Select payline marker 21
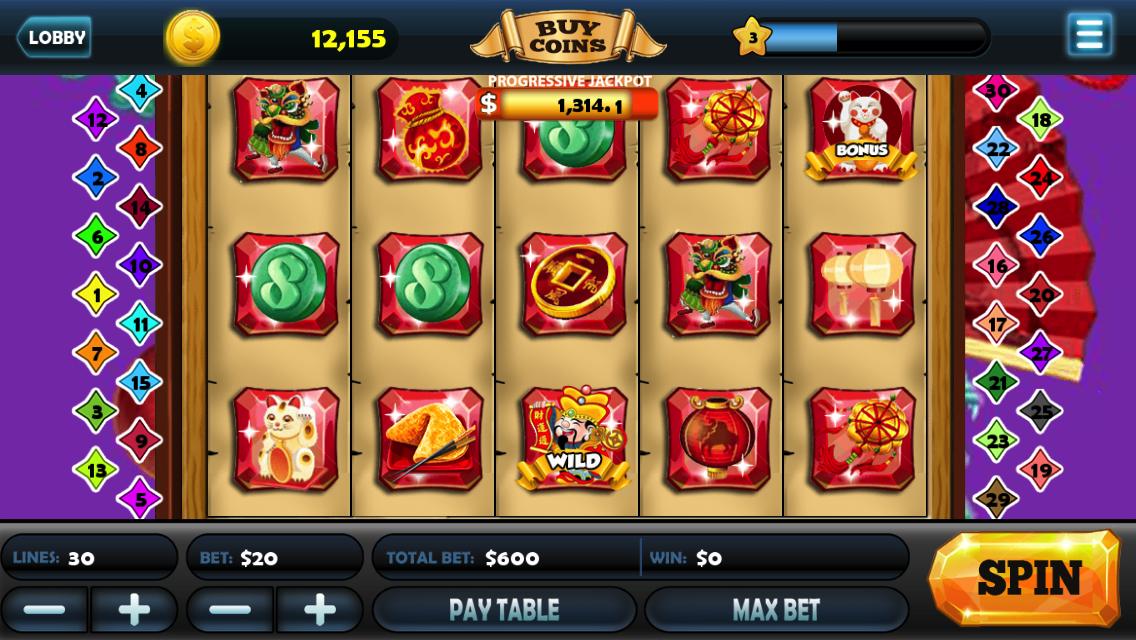Image resolution: width=1136 pixels, height=640 pixels. (997, 381)
